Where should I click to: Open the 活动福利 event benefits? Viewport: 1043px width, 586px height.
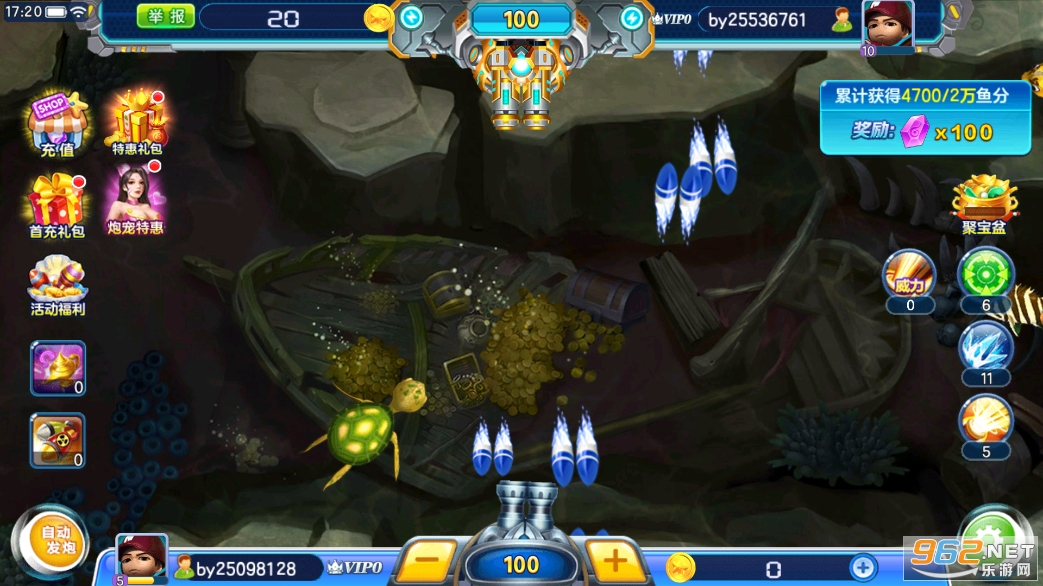(x=57, y=286)
